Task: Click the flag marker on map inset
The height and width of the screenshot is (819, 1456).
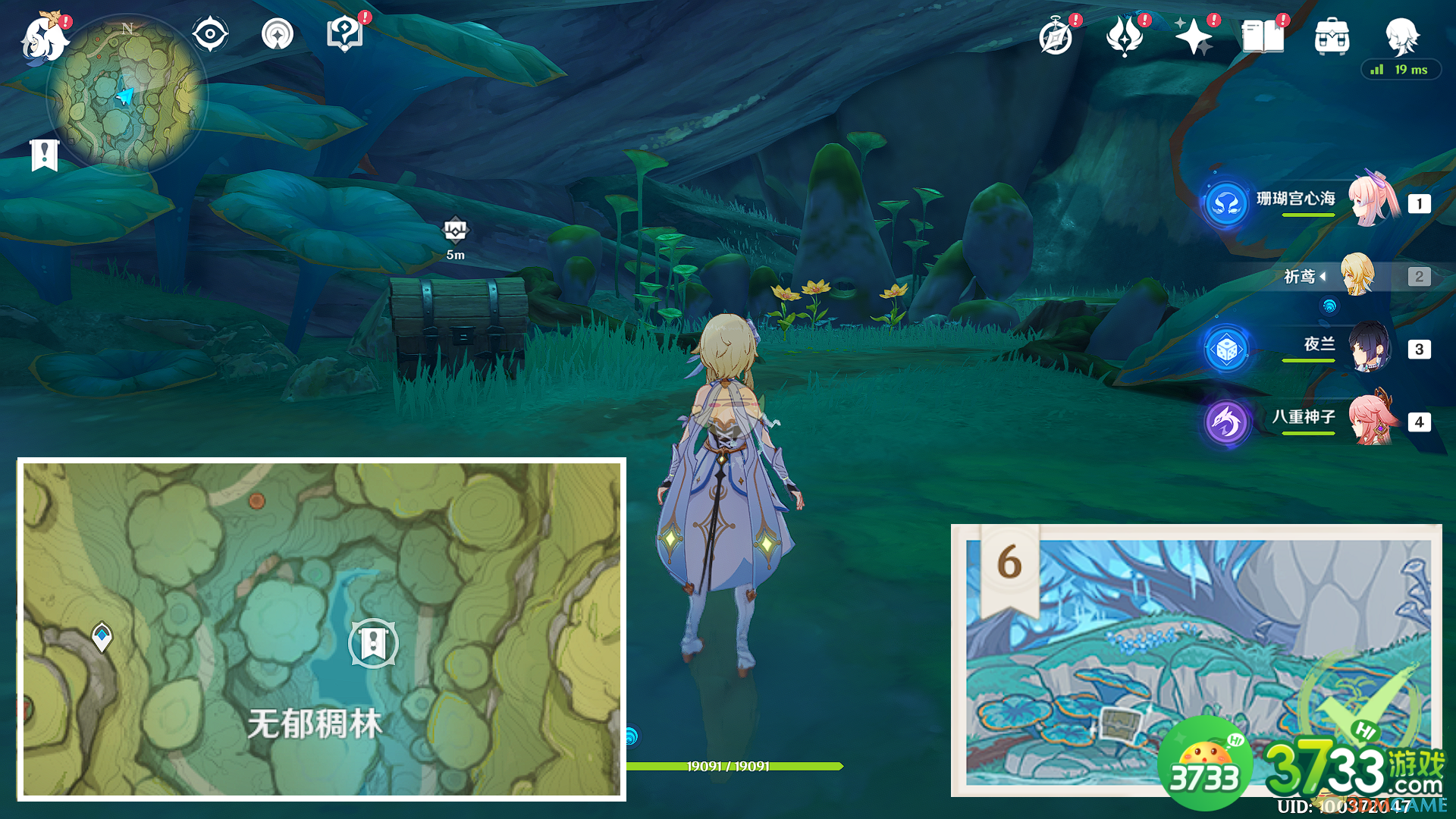Action: pyautogui.click(x=372, y=643)
